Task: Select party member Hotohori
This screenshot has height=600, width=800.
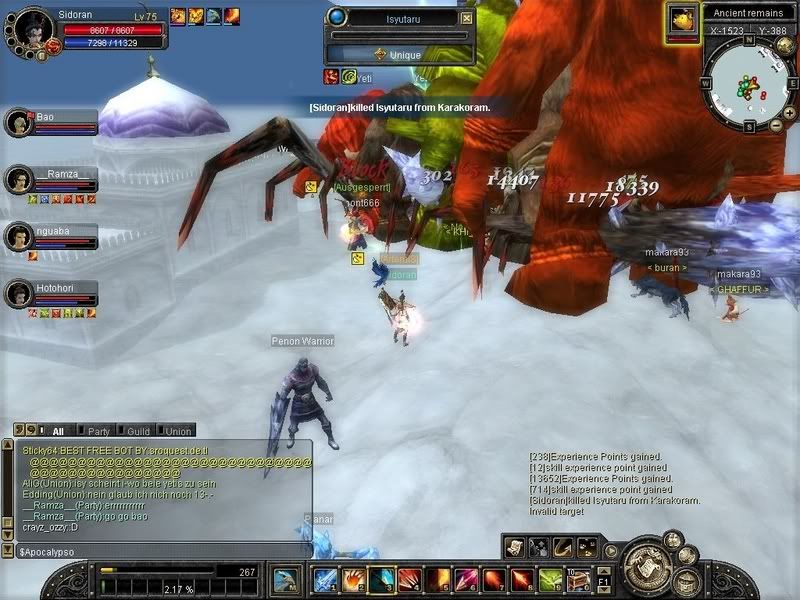Action: coord(20,293)
